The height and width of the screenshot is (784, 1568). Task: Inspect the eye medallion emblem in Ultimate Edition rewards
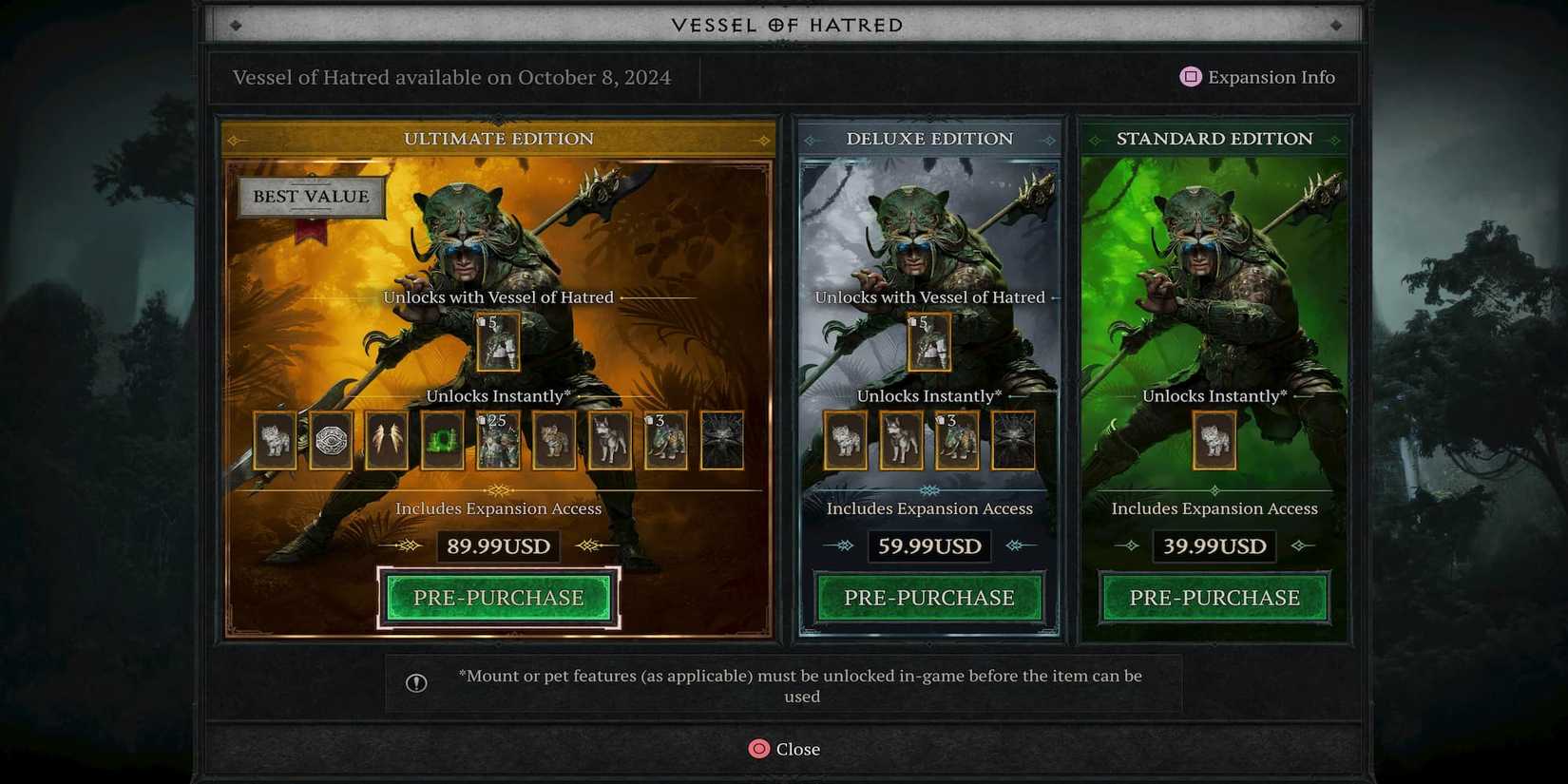pos(331,442)
